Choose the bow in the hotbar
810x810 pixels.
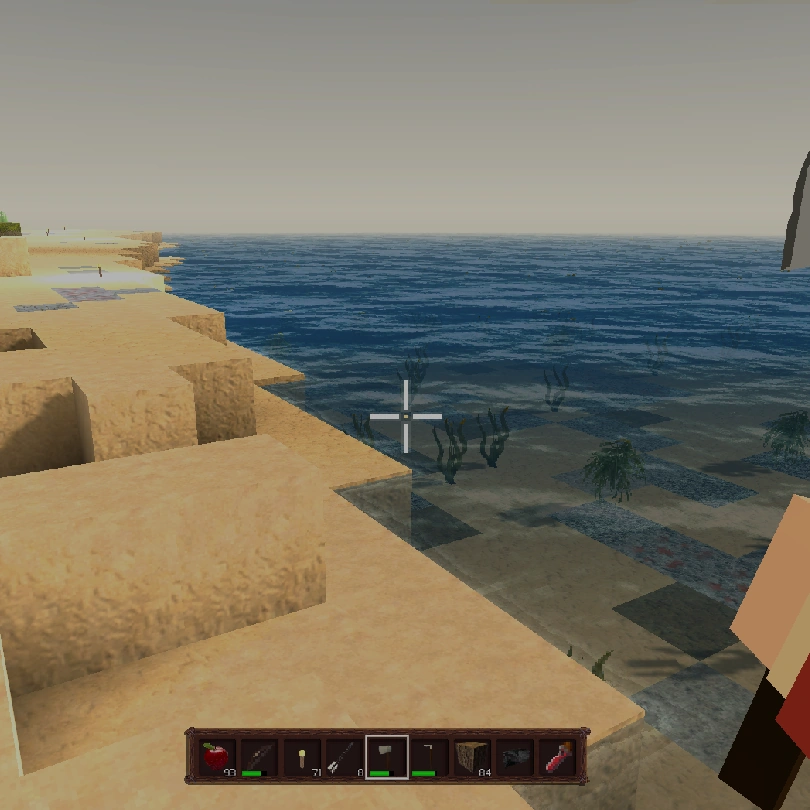258,757
